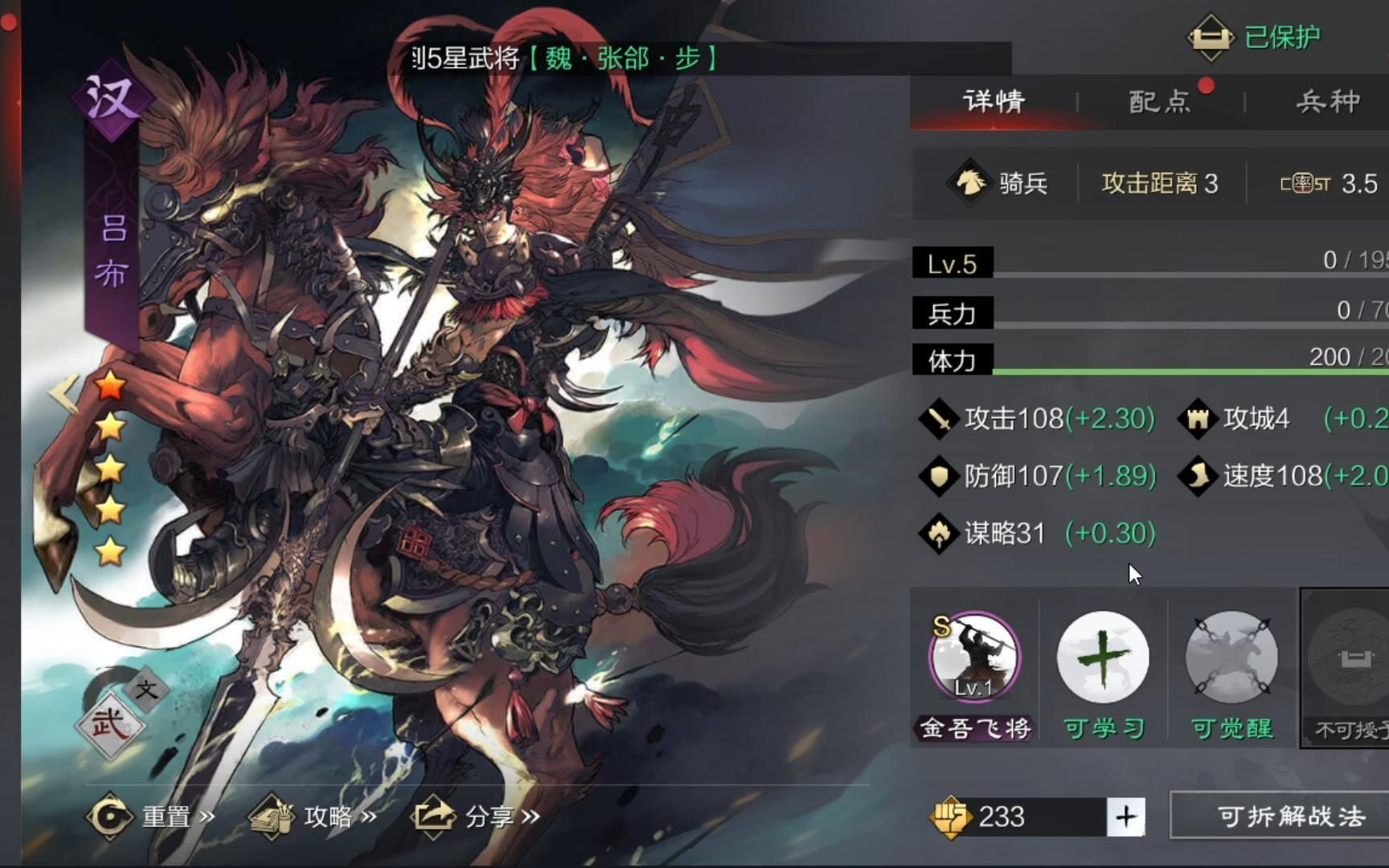The height and width of the screenshot is (868, 1389).
Task: Select the 金吾飞将 skill icon
Action: tap(974, 658)
